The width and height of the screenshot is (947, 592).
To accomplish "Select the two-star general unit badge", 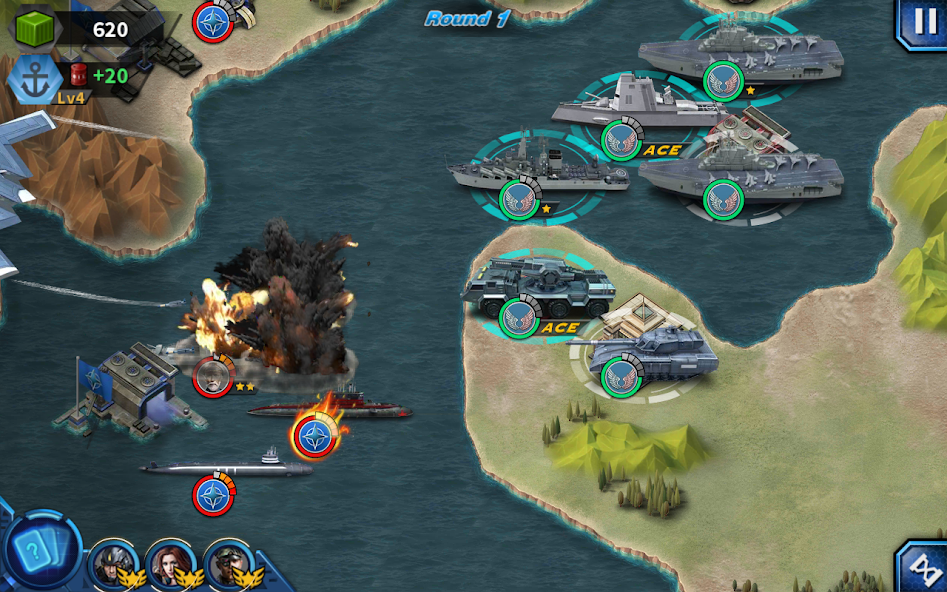I will [x=213, y=376].
